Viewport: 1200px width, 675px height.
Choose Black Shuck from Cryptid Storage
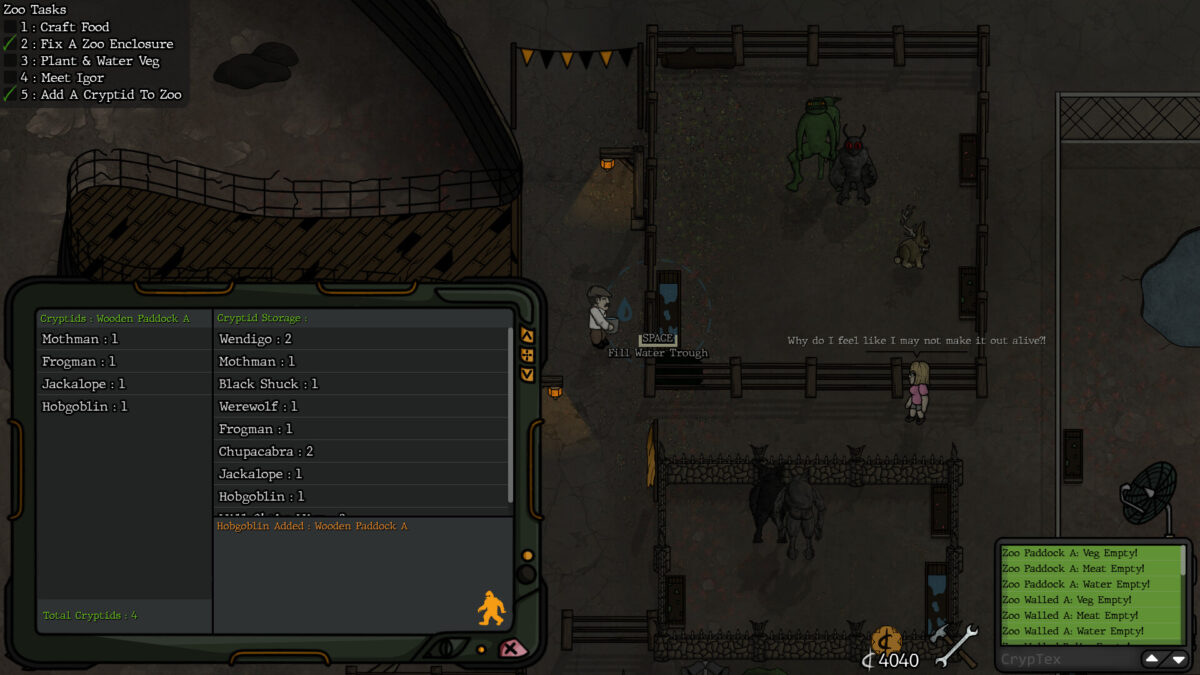(268, 384)
